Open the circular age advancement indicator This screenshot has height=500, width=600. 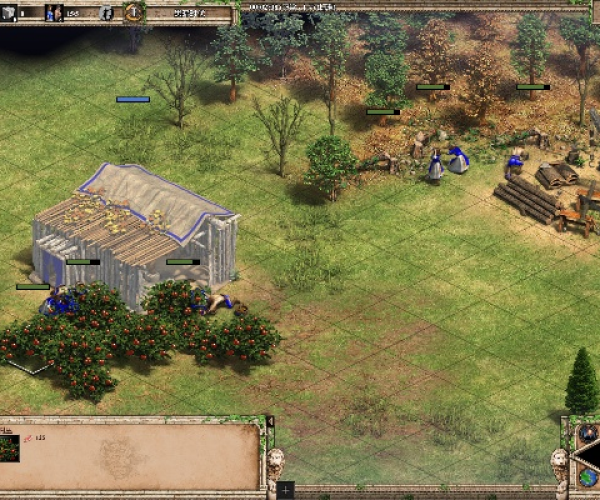pyautogui.click(x=134, y=12)
